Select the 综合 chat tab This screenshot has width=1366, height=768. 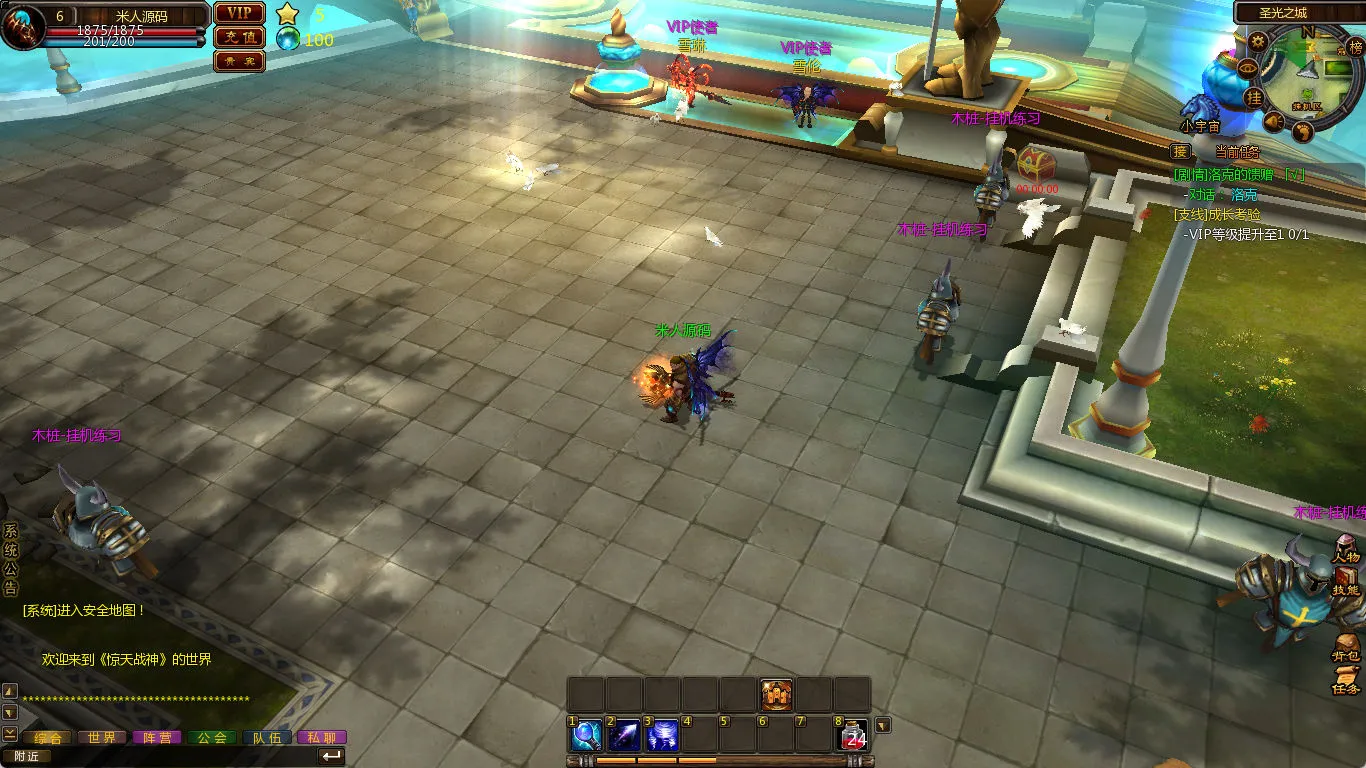pos(47,738)
